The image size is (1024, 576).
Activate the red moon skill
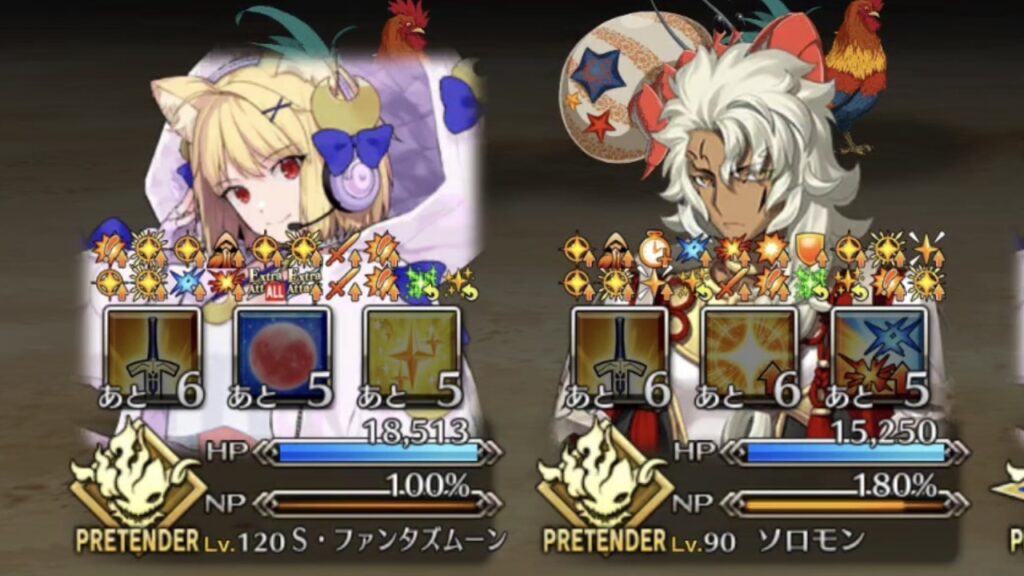(282, 357)
